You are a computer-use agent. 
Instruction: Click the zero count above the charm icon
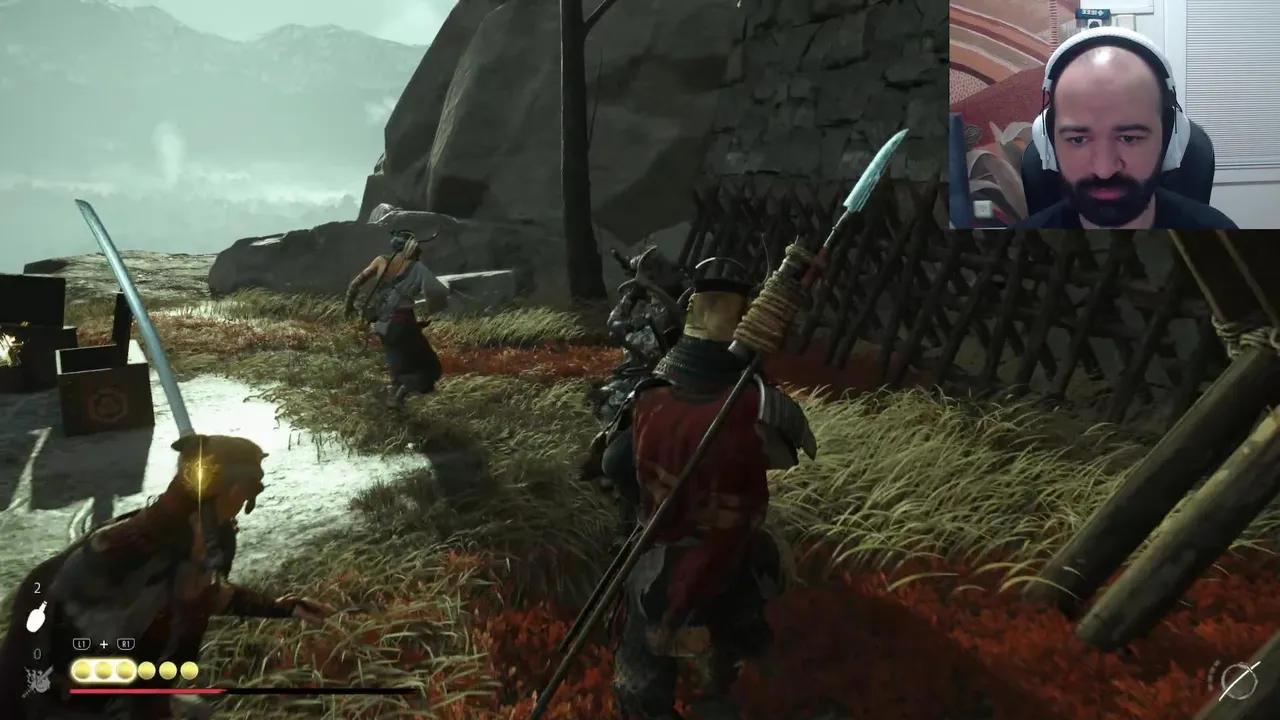click(x=38, y=652)
